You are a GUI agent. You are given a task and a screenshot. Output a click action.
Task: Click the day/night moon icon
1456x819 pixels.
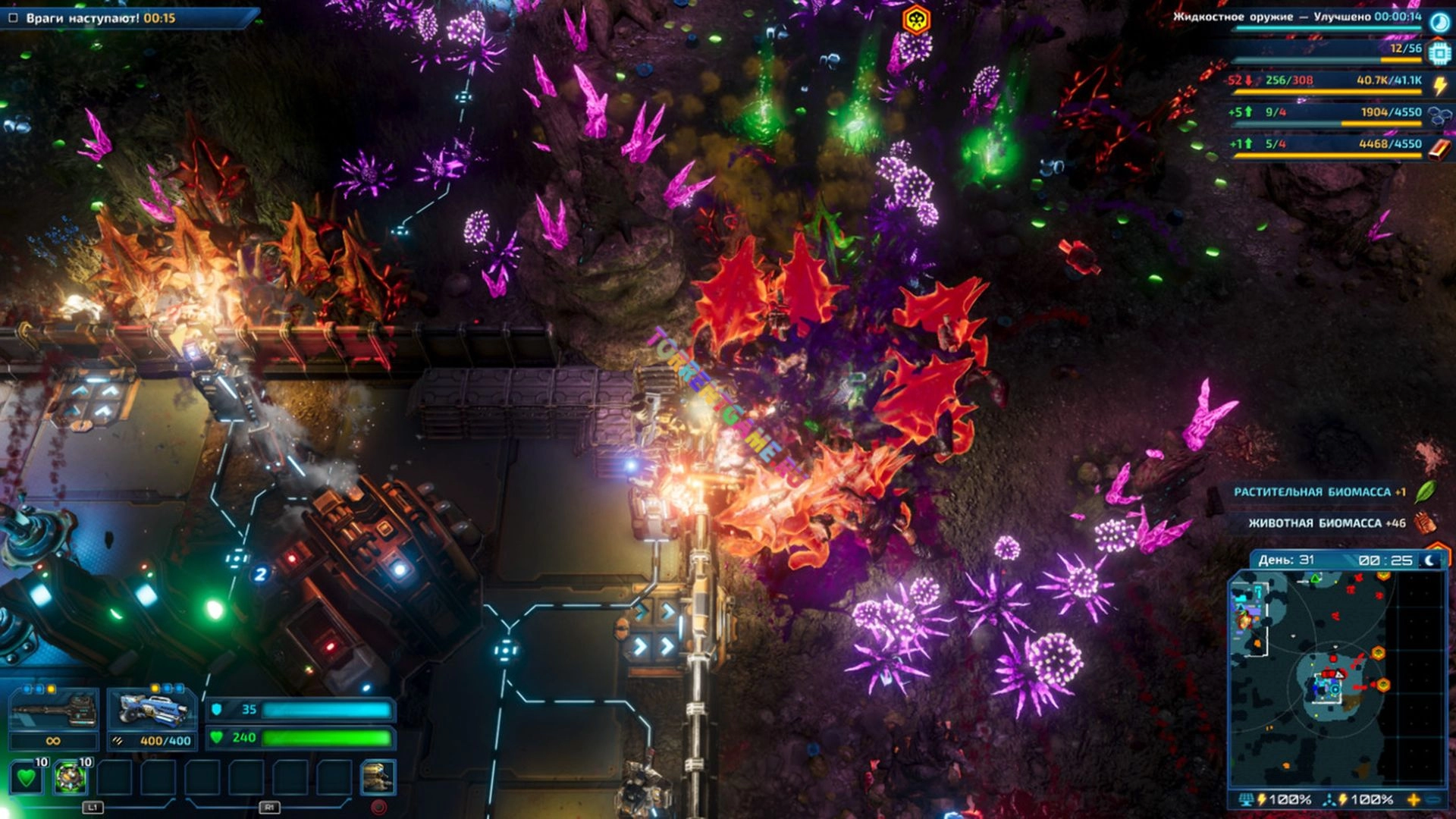[x=1429, y=560]
